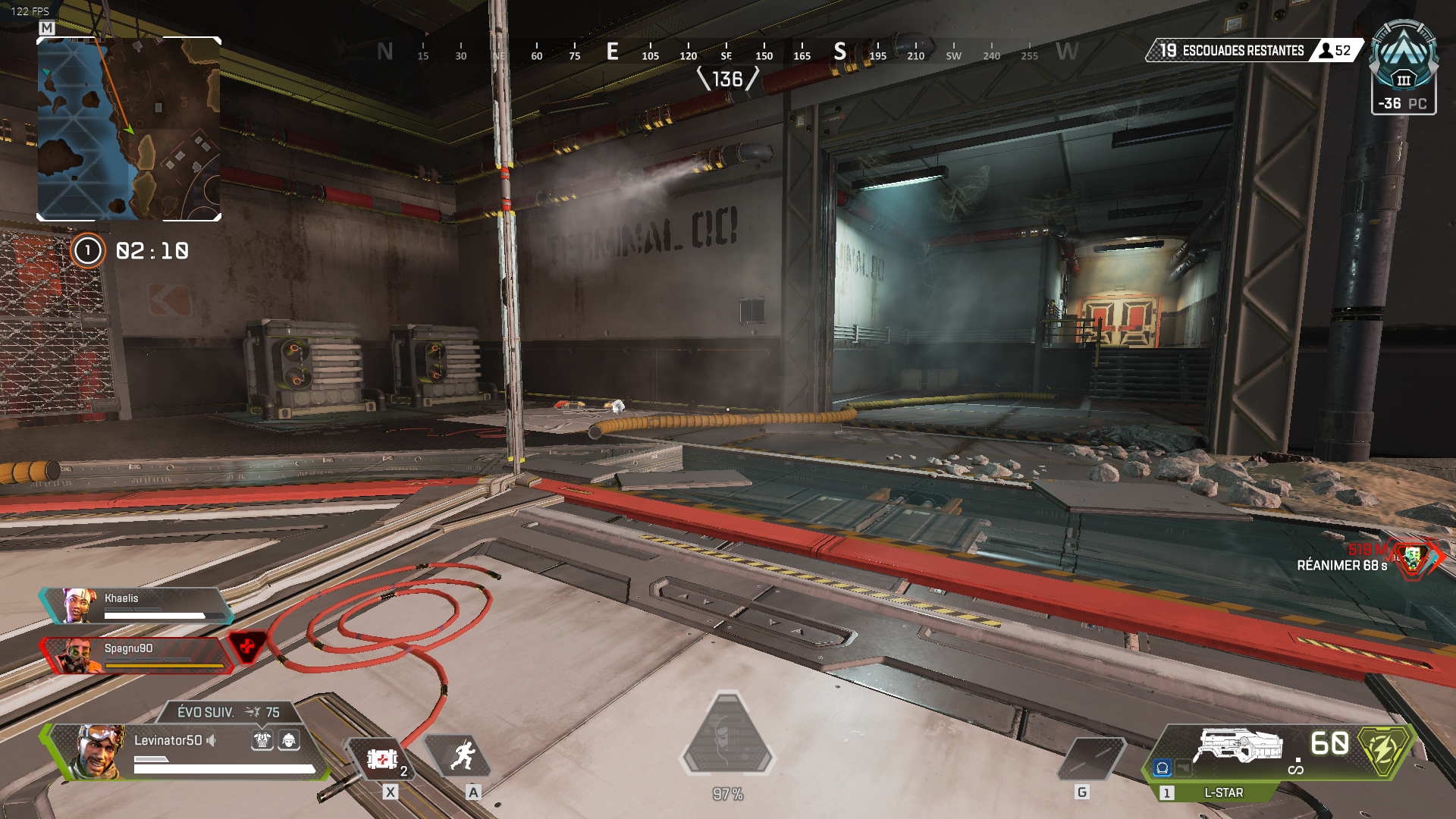Click the round one ring indicator
Screen dimensions: 1456x819
click(87, 250)
